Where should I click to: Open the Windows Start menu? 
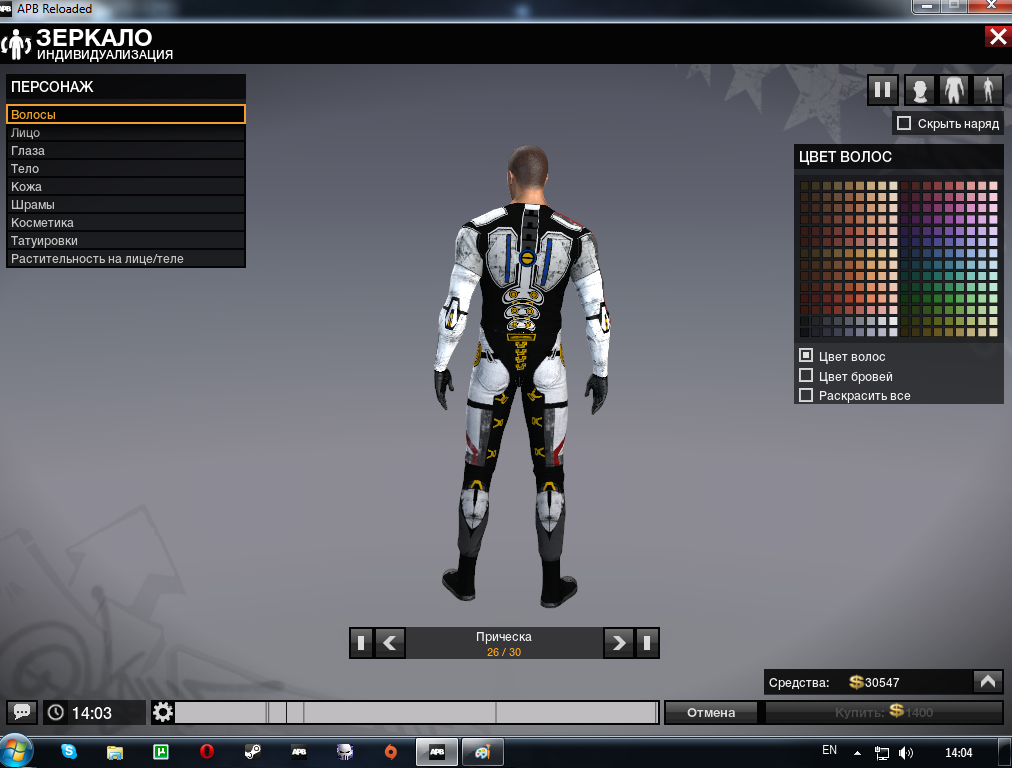pos(18,751)
